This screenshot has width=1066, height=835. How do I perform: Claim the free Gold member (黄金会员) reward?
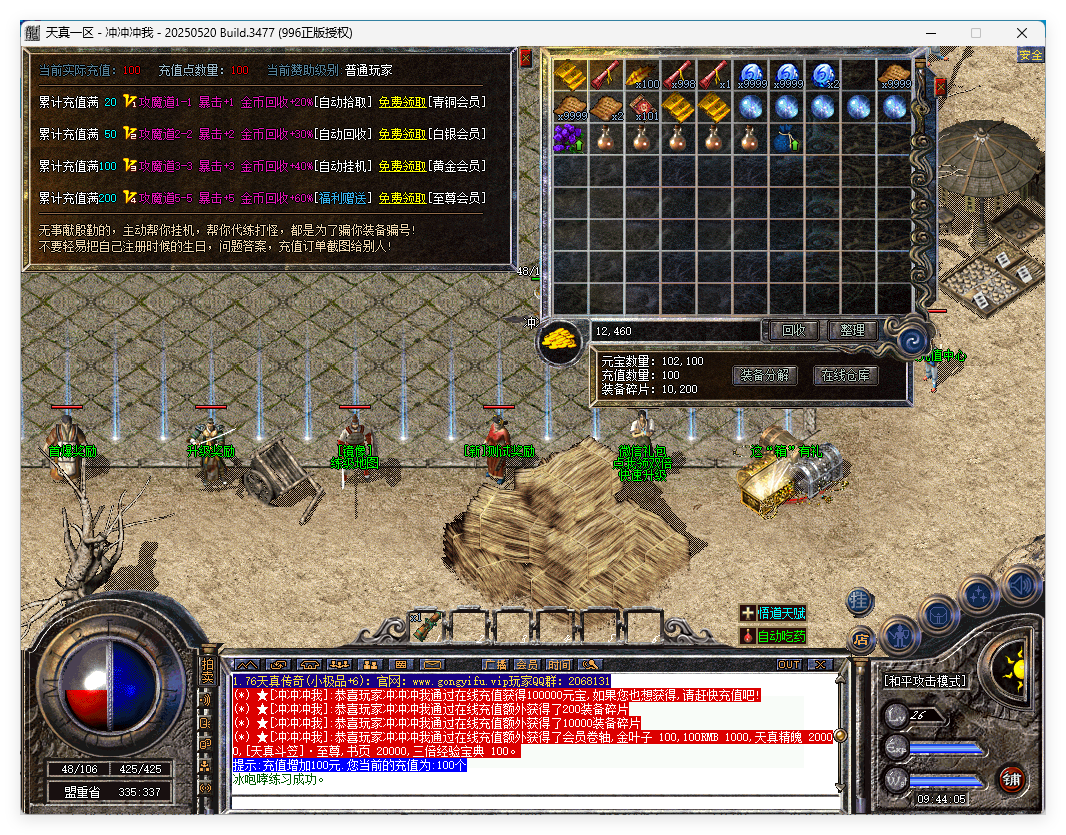click(x=402, y=166)
